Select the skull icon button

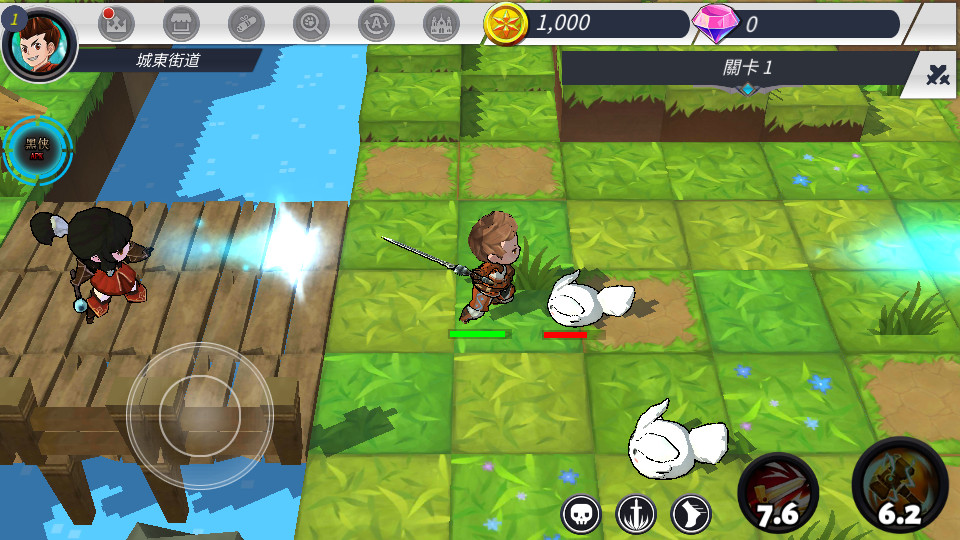(x=581, y=514)
